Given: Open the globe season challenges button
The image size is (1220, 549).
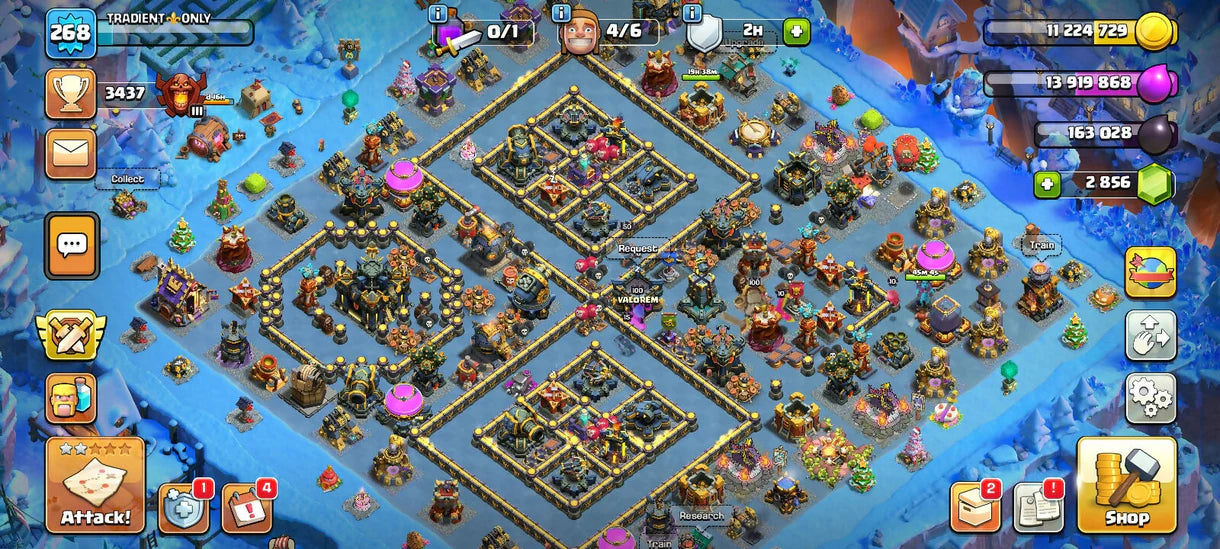Looking at the screenshot, I should 1150,272.
